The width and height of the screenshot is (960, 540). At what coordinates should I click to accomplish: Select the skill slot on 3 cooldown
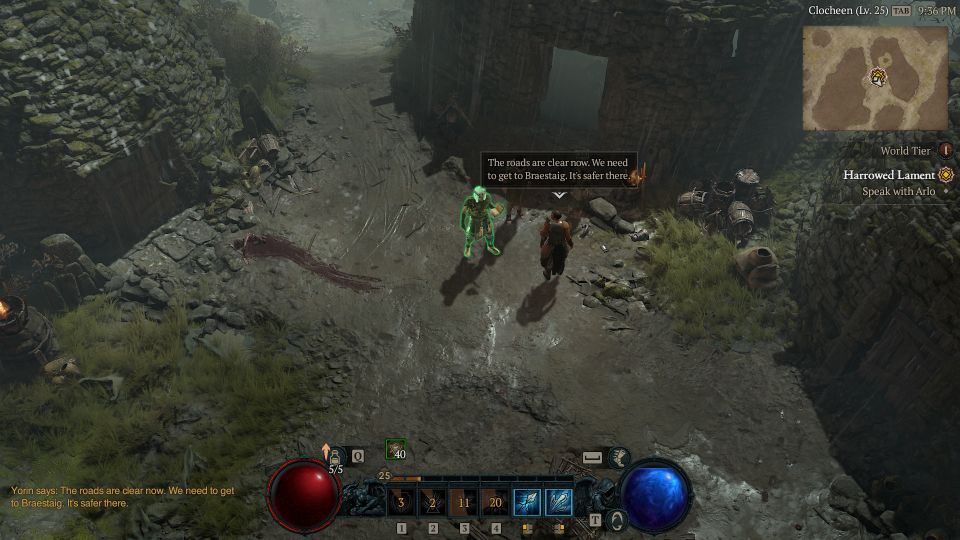(402, 501)
